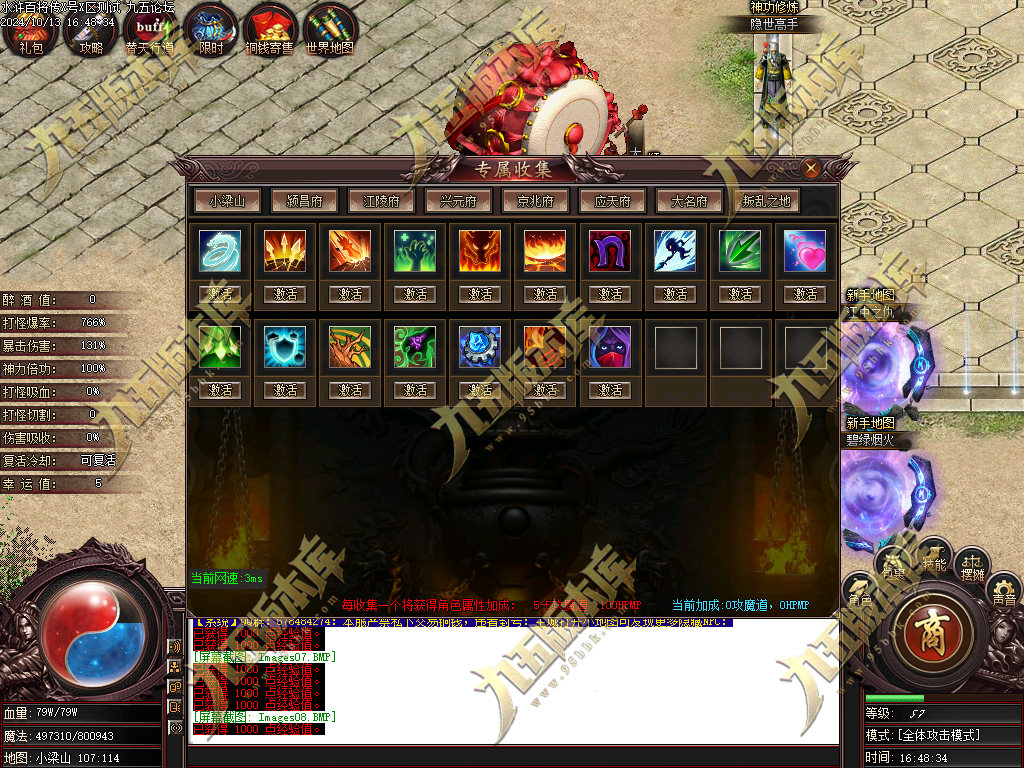Switch to the 小梁山 tab
Viewport: 1024px width, 768px height.
227,201
